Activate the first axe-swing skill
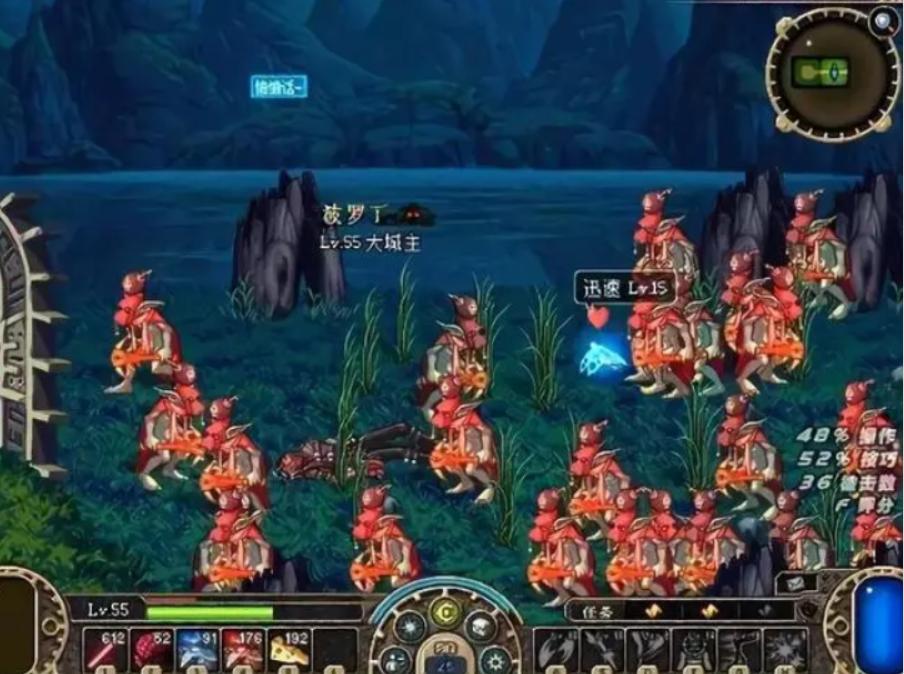904x674 pixels. click(x=556, y=652)
